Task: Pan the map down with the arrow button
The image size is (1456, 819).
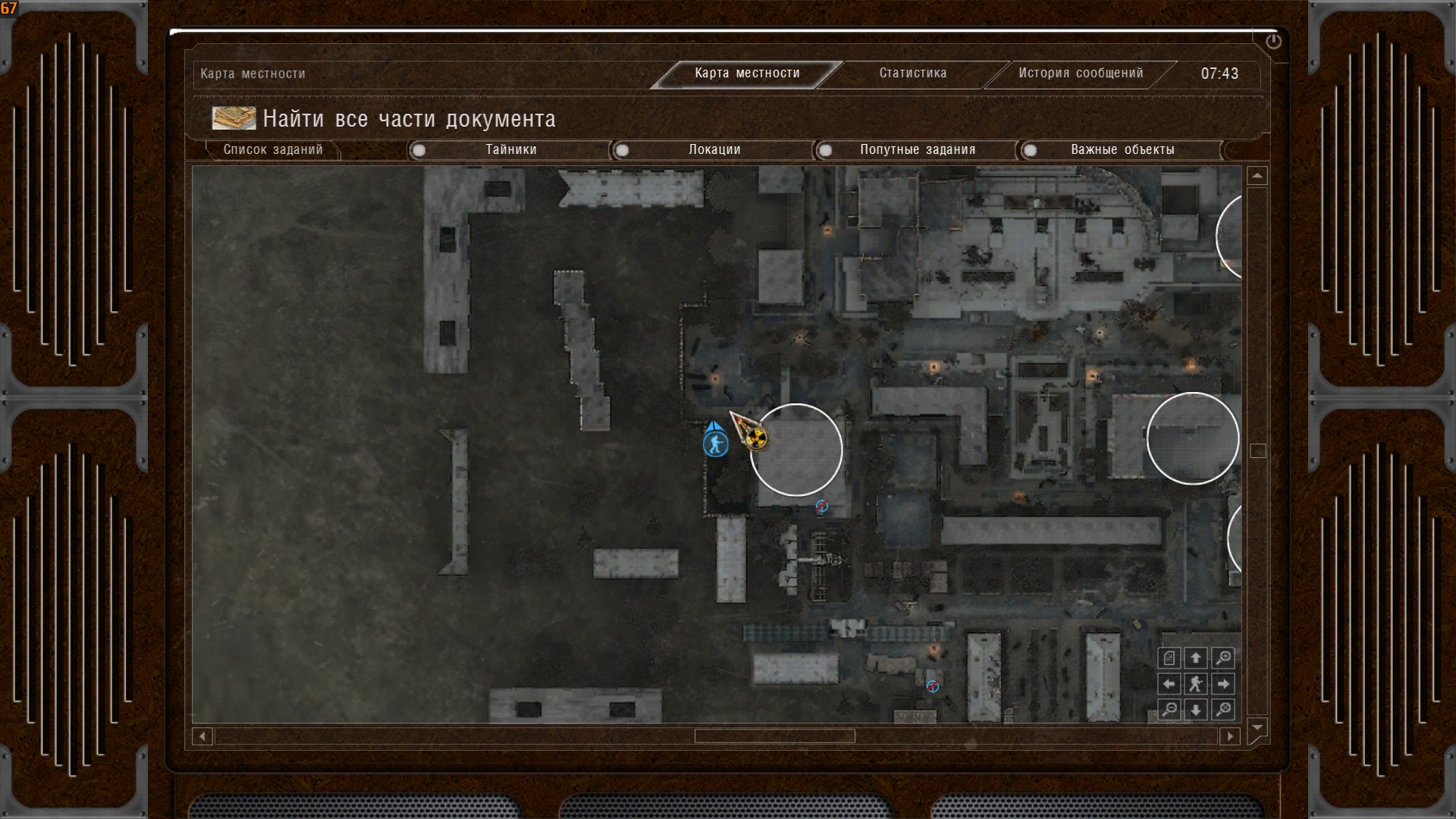Action: 1196,710
